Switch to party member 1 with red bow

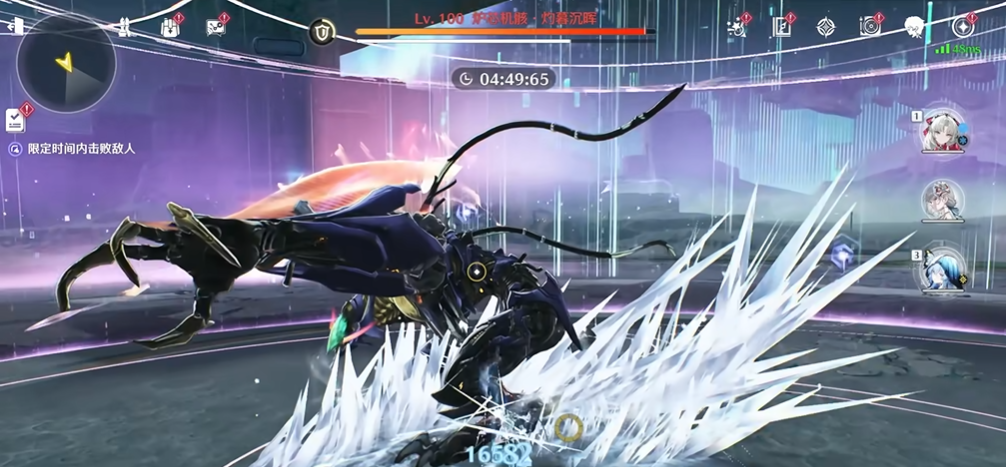point(942,132)
